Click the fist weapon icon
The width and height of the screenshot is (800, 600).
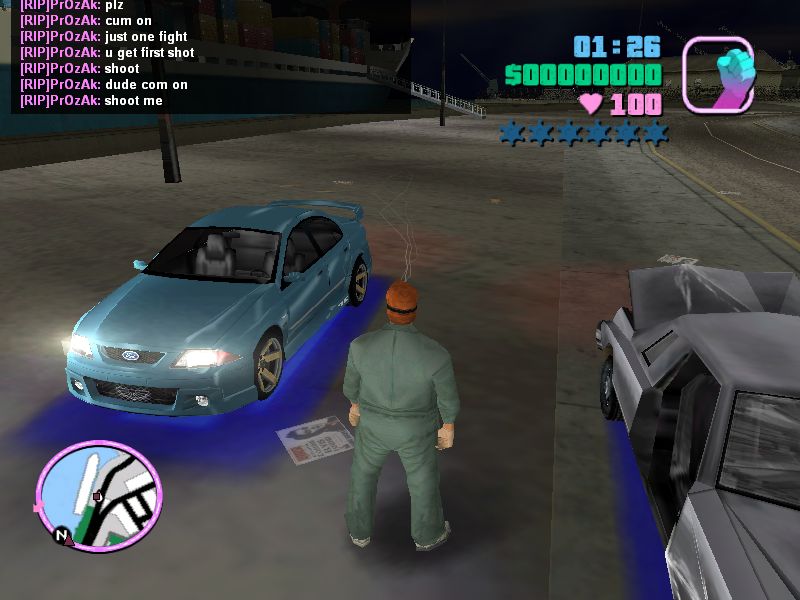click(x=718, y=73)
